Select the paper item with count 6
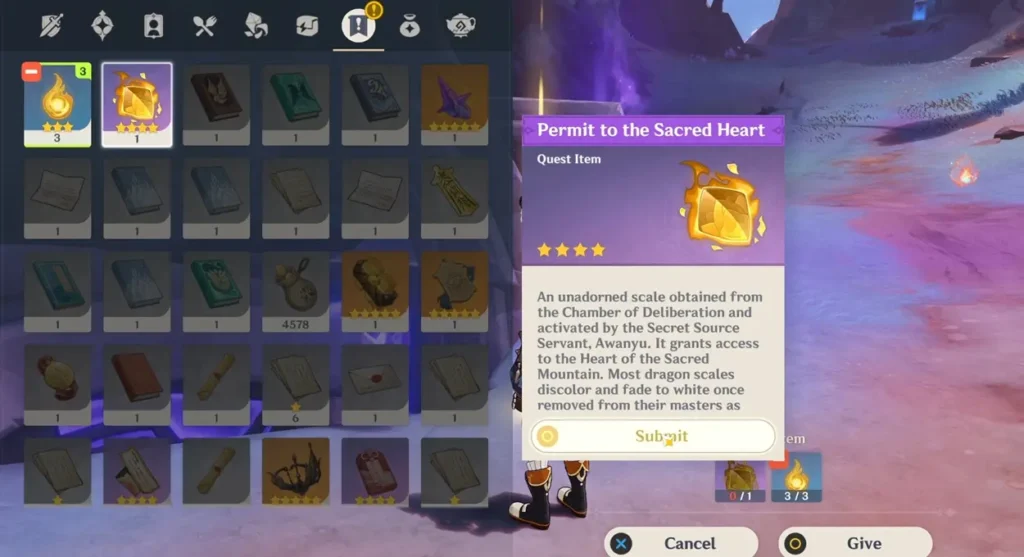Image resolution: width=1024 pixels, height=557 pixels. (x=296, y=382)
